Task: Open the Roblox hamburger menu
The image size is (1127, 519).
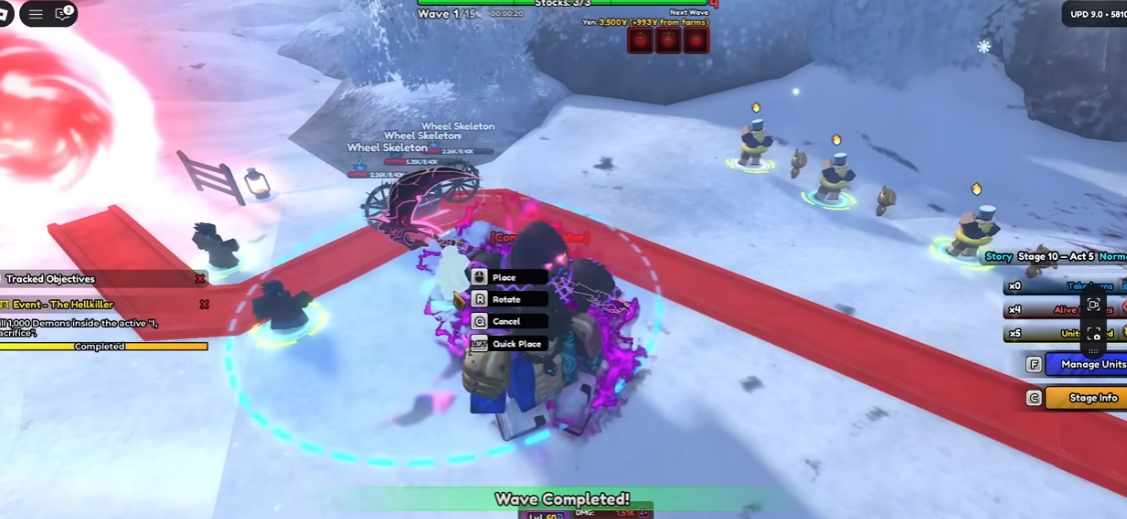Action: (36, 14)
